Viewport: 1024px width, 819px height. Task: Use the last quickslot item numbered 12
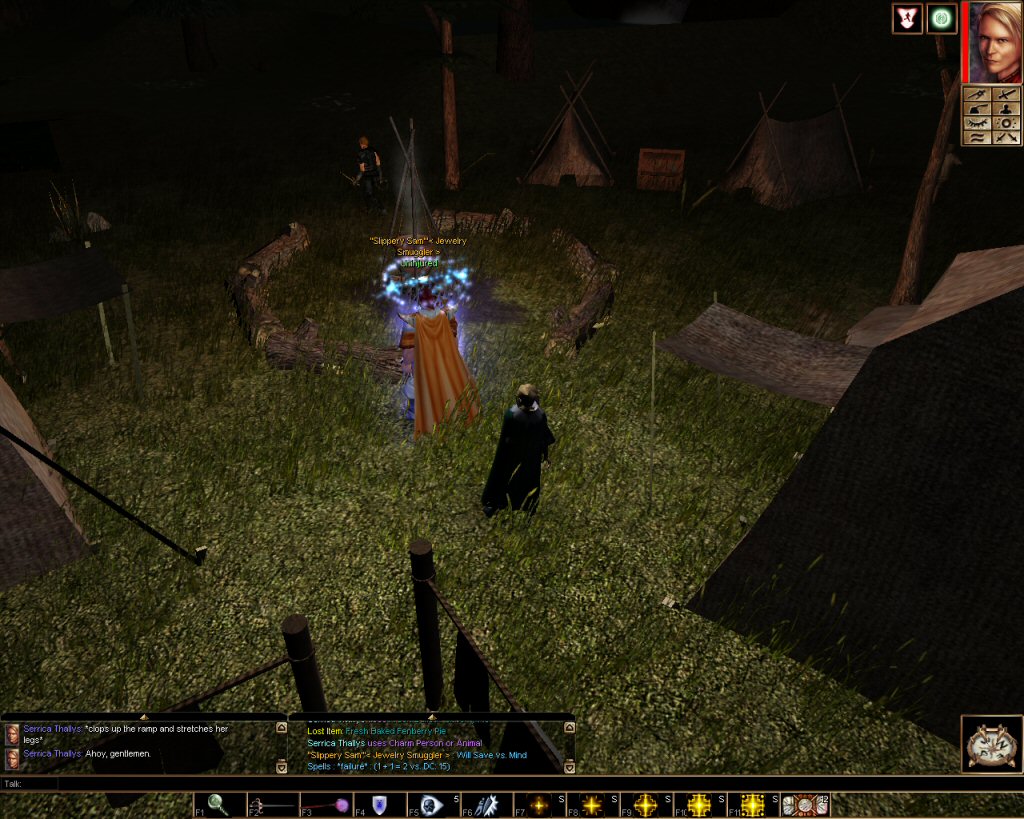point(805,805)
